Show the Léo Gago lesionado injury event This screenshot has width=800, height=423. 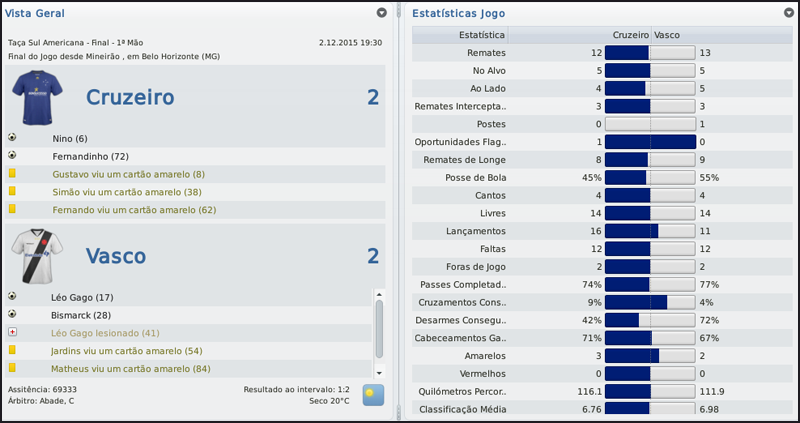click(104, 333)
